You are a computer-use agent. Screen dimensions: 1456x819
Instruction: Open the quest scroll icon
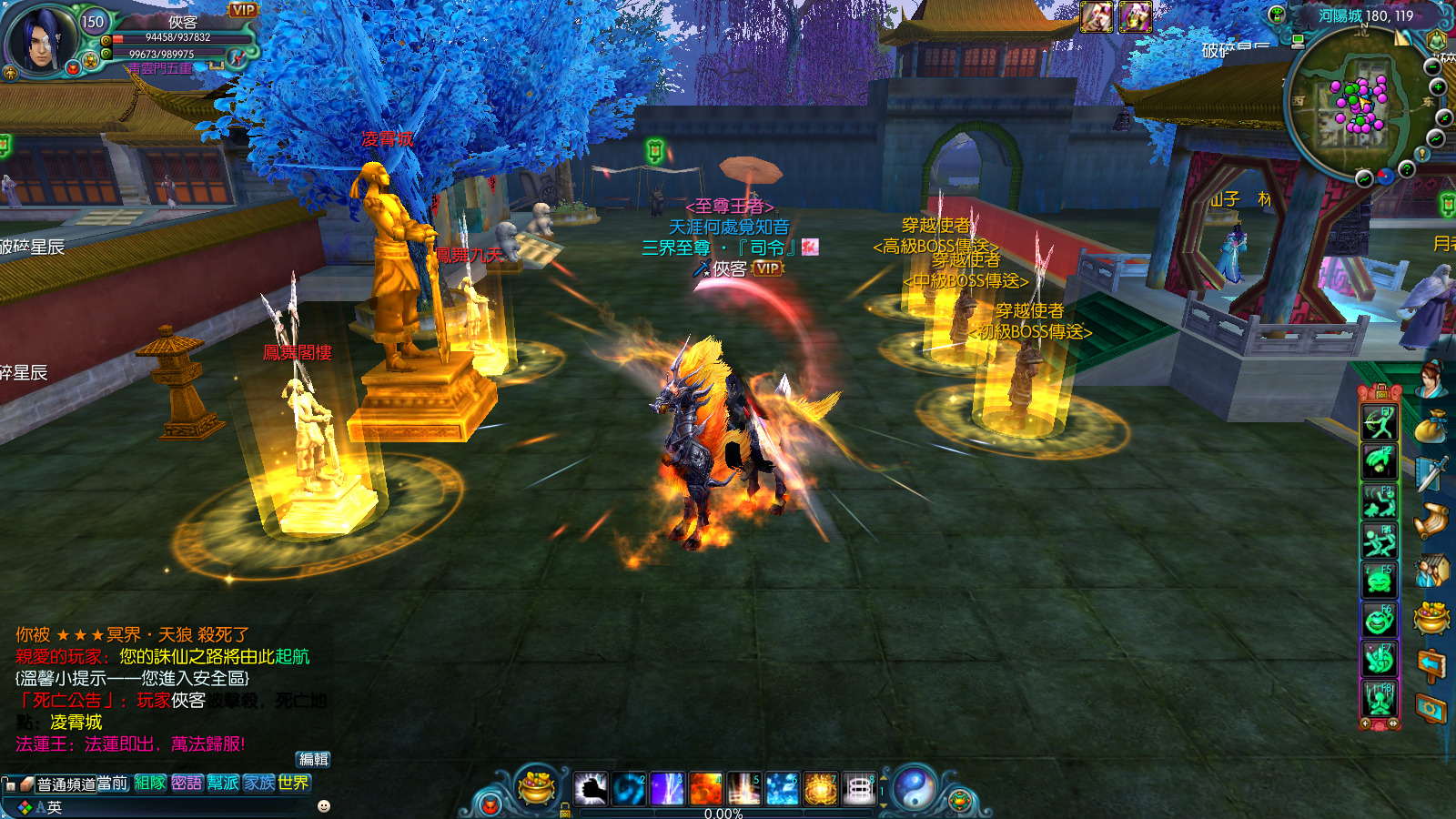[x=1431, y=521]
